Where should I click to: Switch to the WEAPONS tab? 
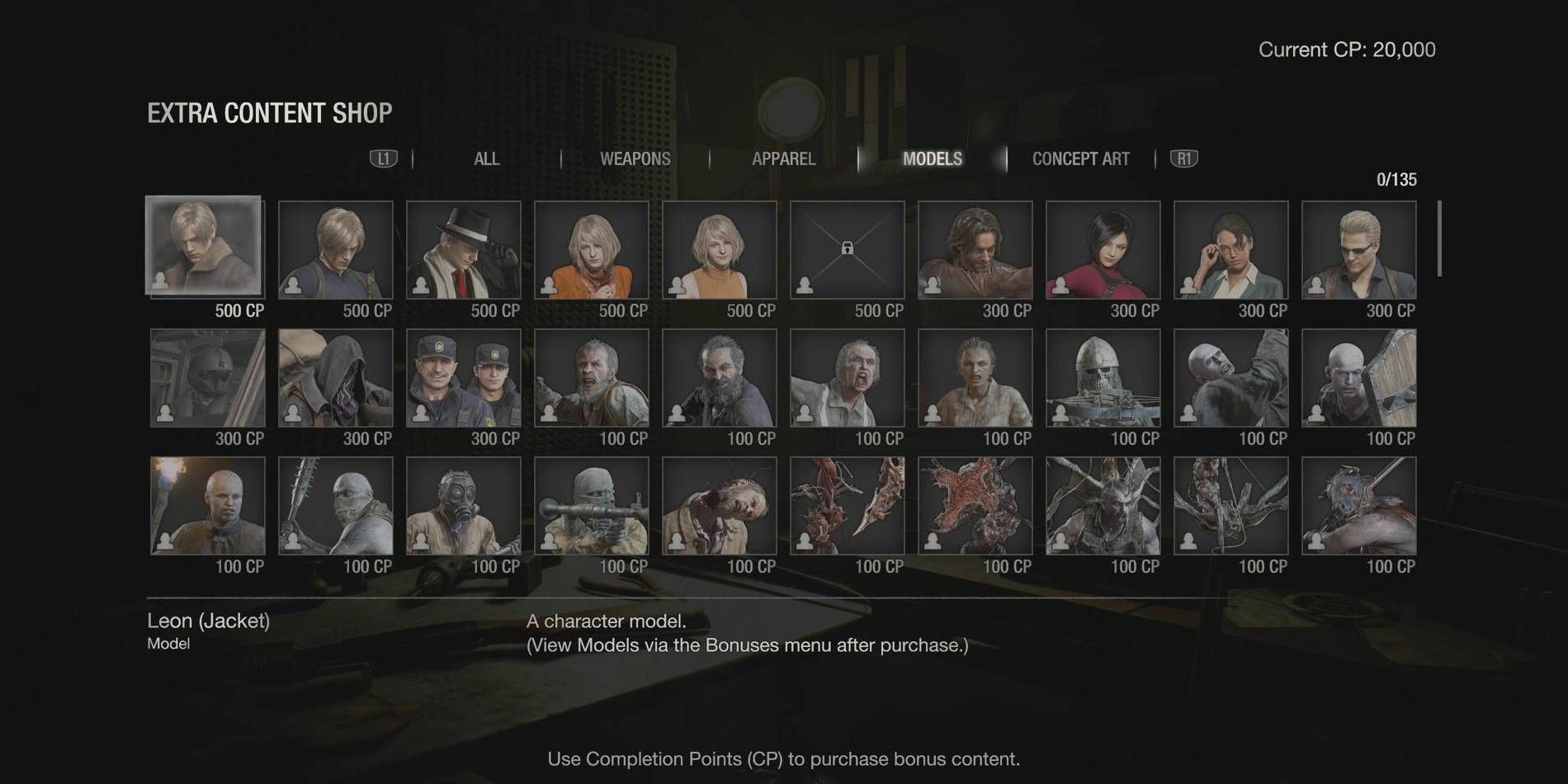[x=635, y=158]
